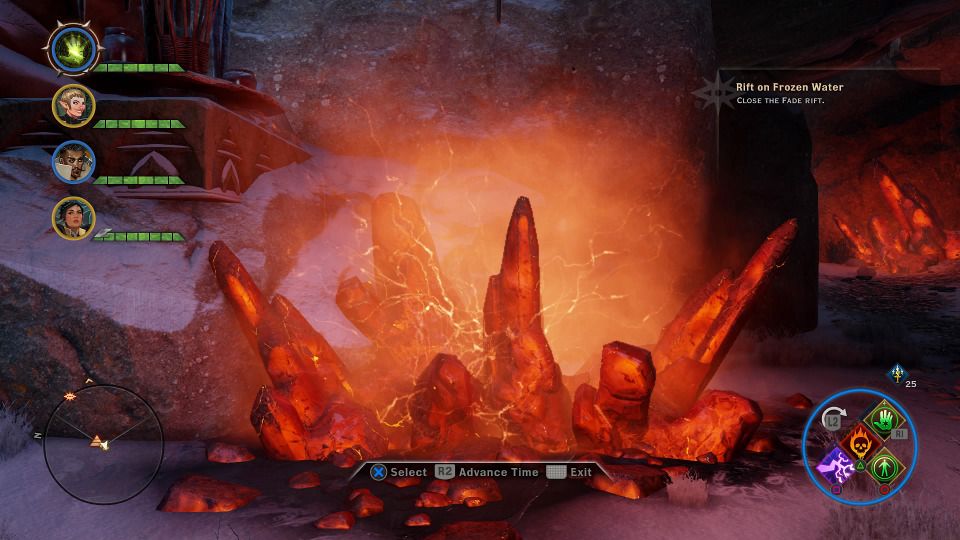Open the circular minimap radar
960x540 pixels.
click(104, 444)
